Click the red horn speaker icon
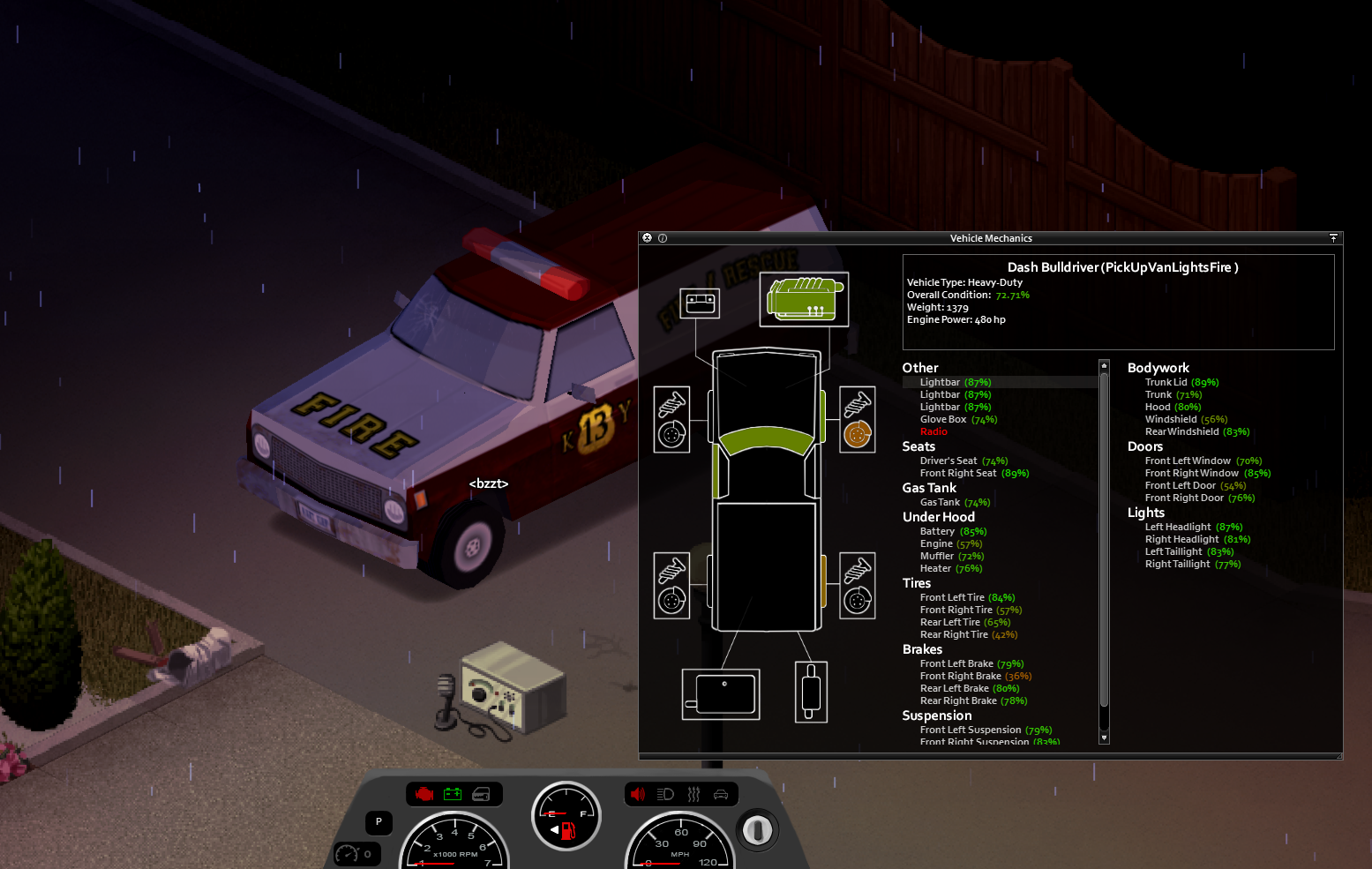1372x869 pixels. click(638, 794)
